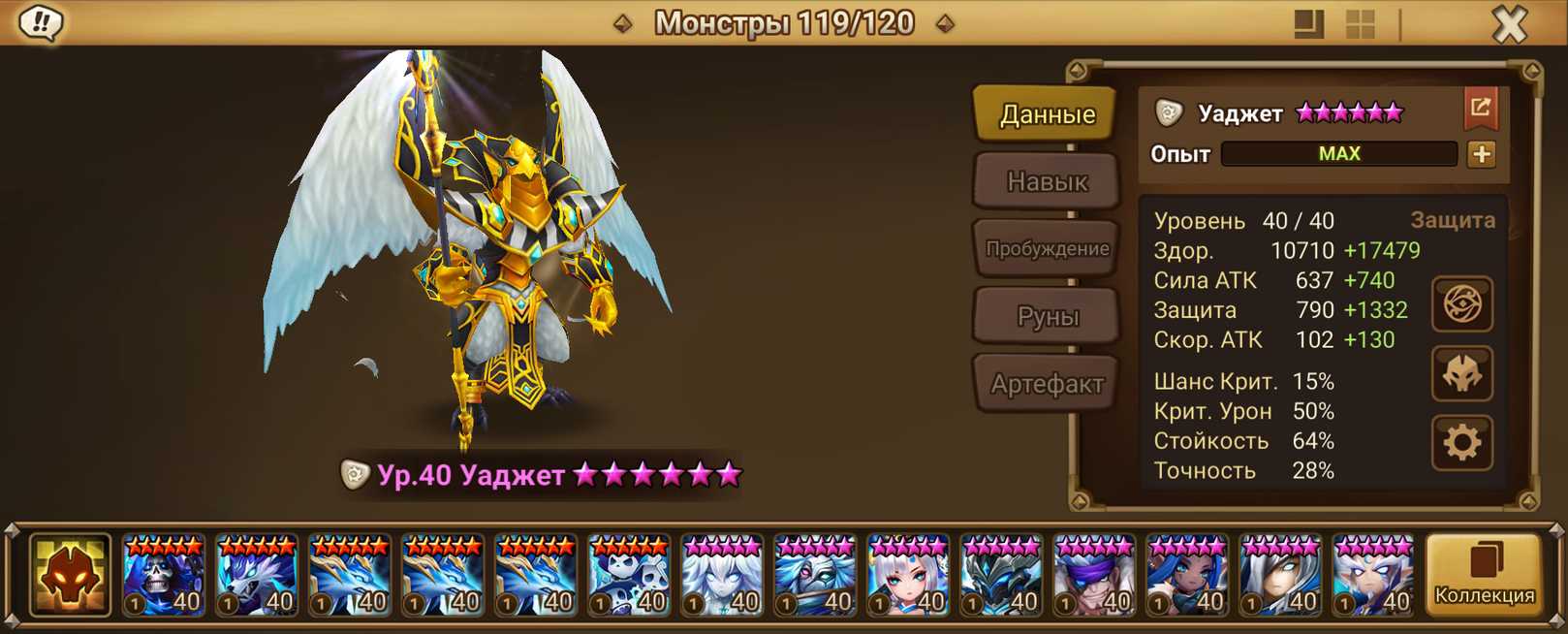Select the Пробуждение tab
Image resolution: width=1568 pixels, height=634 pixels.
[1047, 249]
